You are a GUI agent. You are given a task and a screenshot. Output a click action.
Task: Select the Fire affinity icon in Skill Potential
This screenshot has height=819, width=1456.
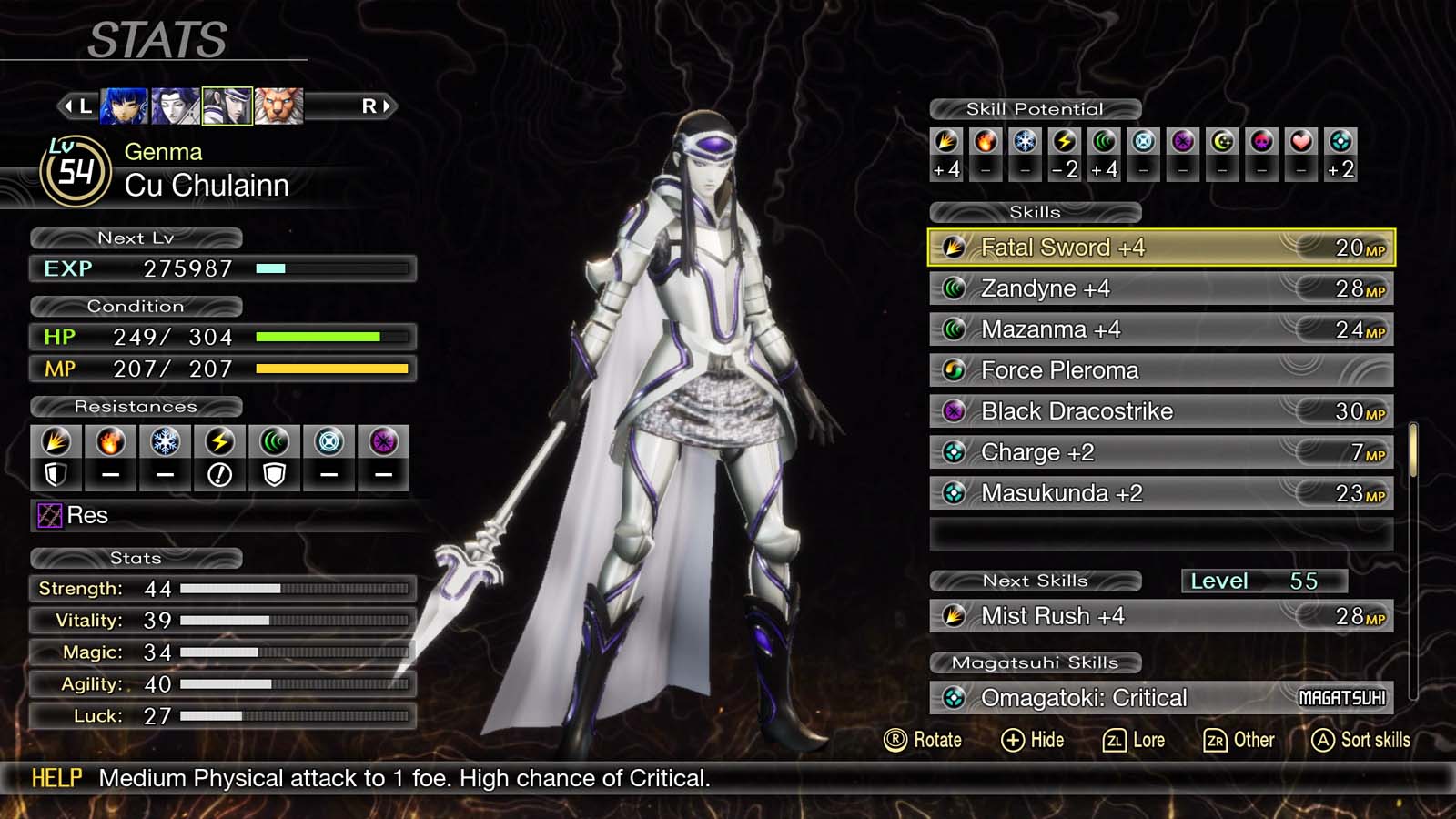pyautogui.click(x=986, y=142)
